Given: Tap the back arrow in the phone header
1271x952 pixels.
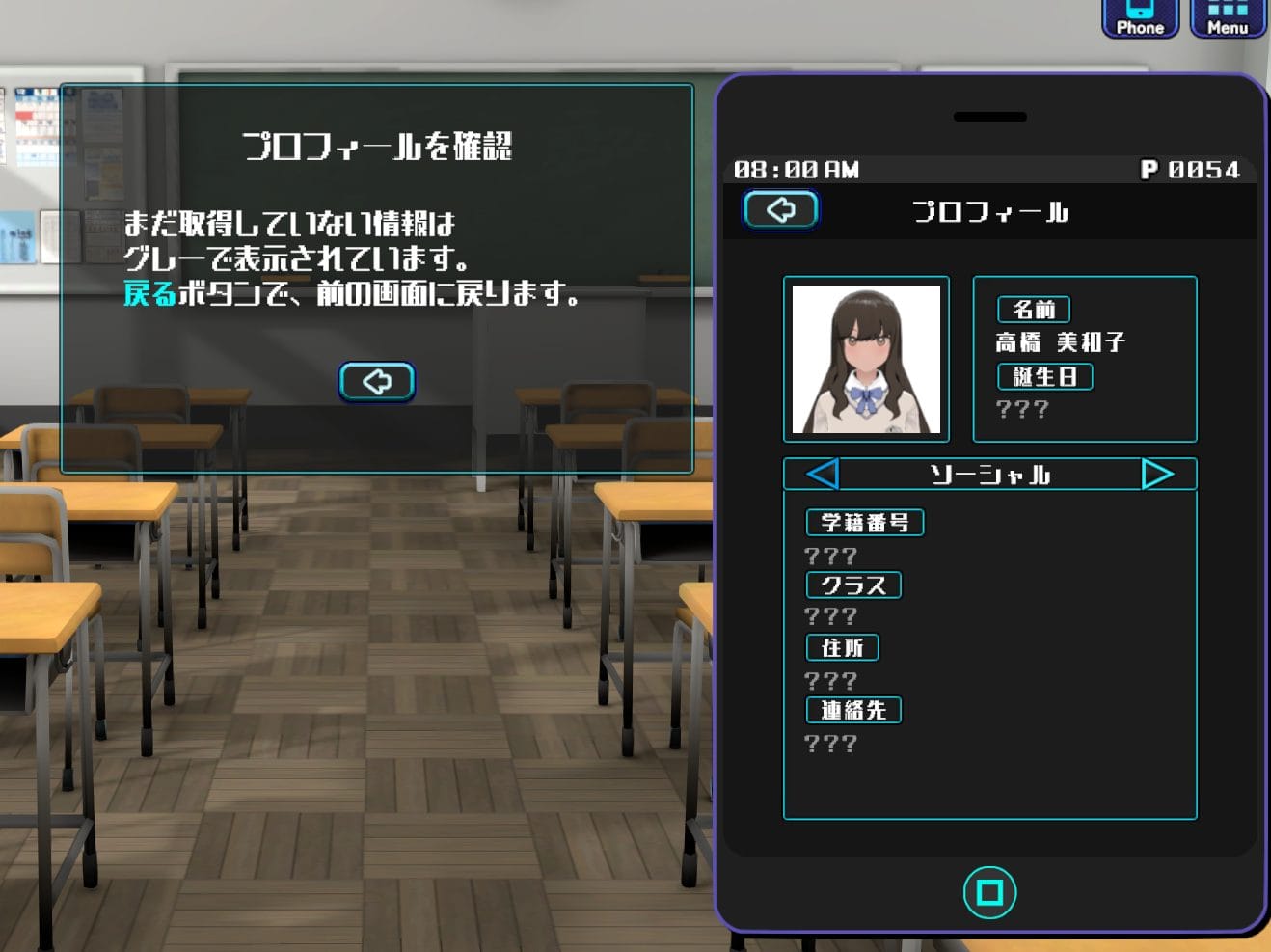Looking at the screenshot, I should [x=781, y=209].
